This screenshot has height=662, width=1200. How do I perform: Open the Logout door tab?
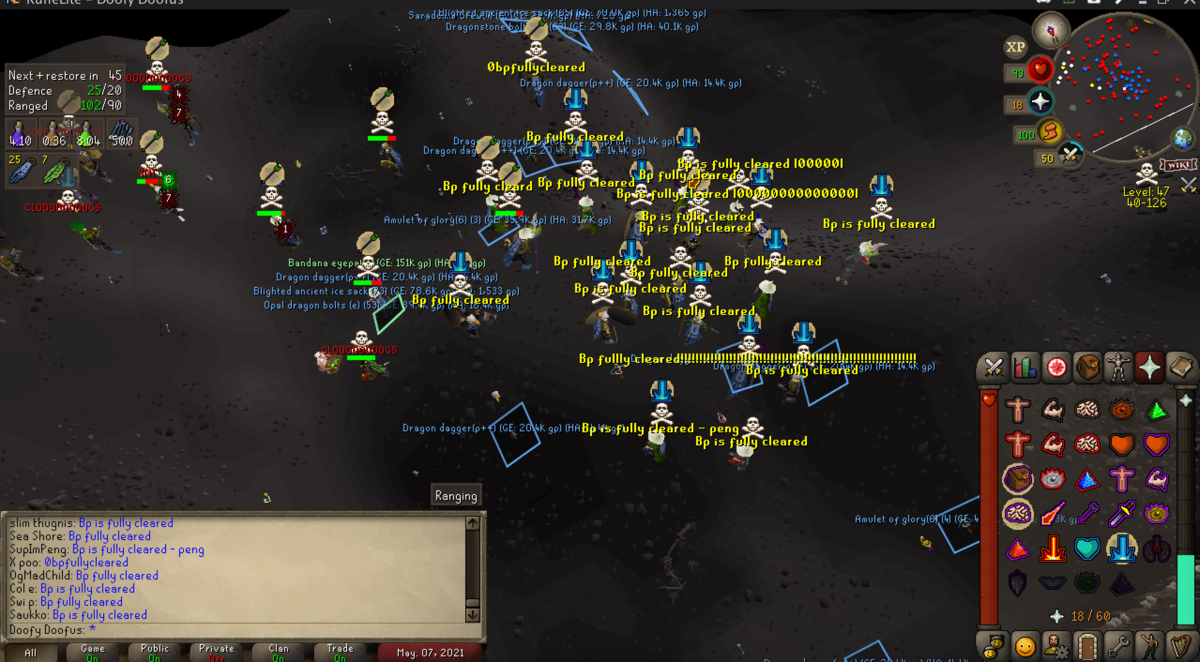(x=1087, y=646)
